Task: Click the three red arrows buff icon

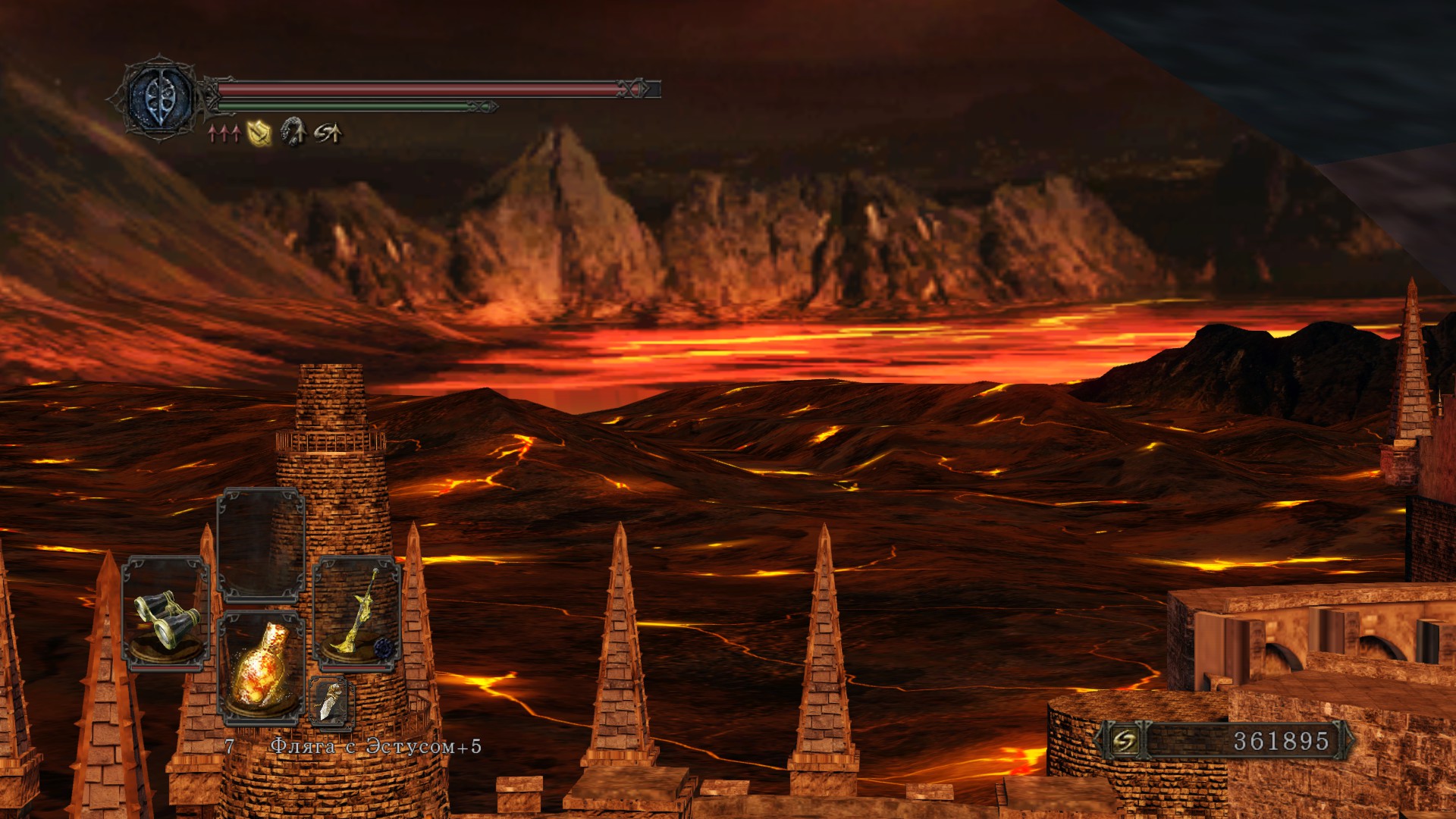Action: point(224,134)
